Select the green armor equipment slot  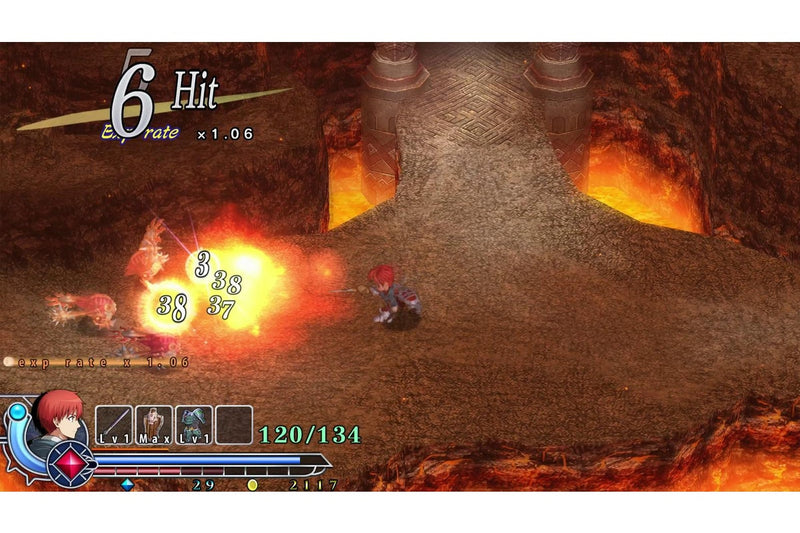(x=194, y=424)
